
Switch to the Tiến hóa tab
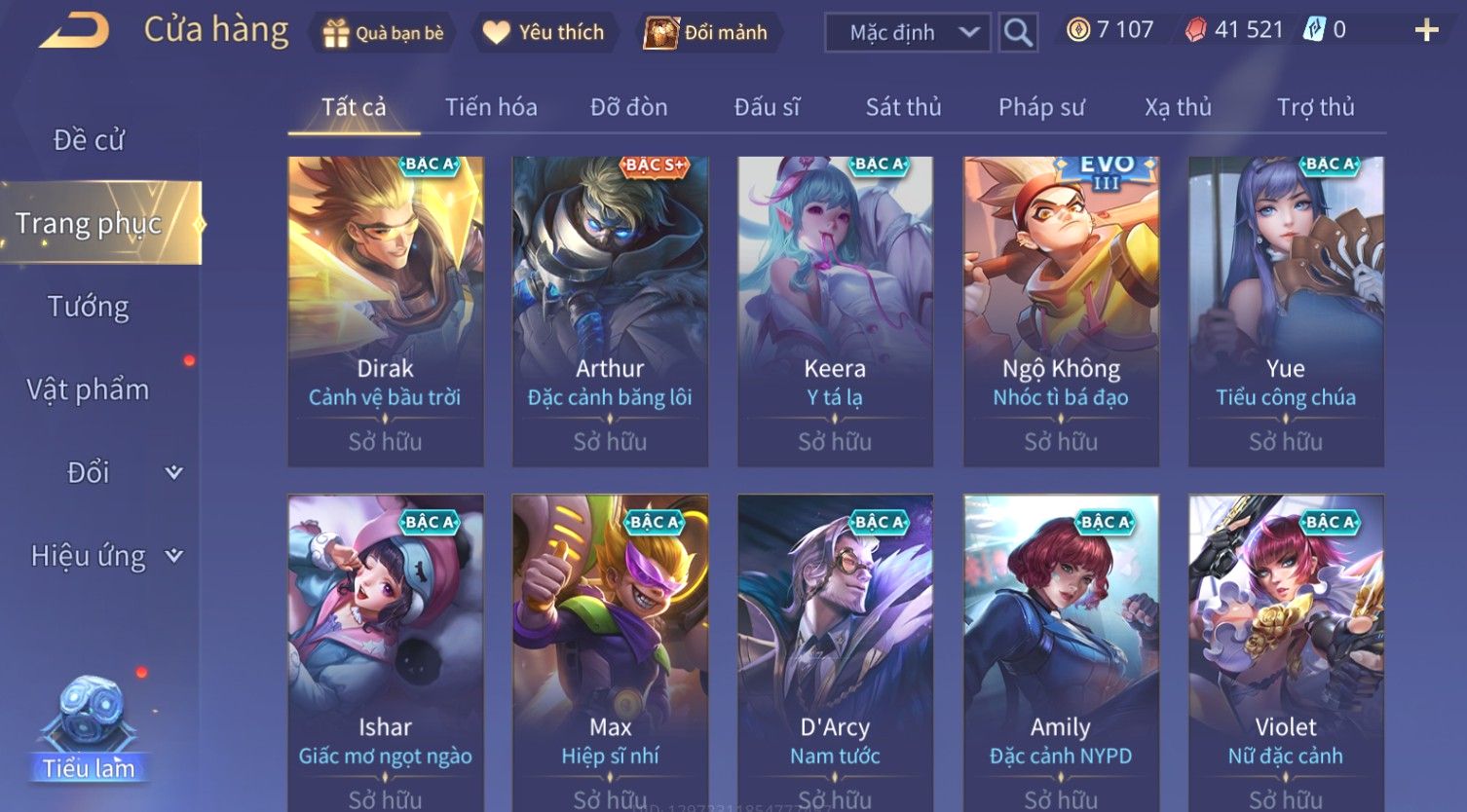491,107
